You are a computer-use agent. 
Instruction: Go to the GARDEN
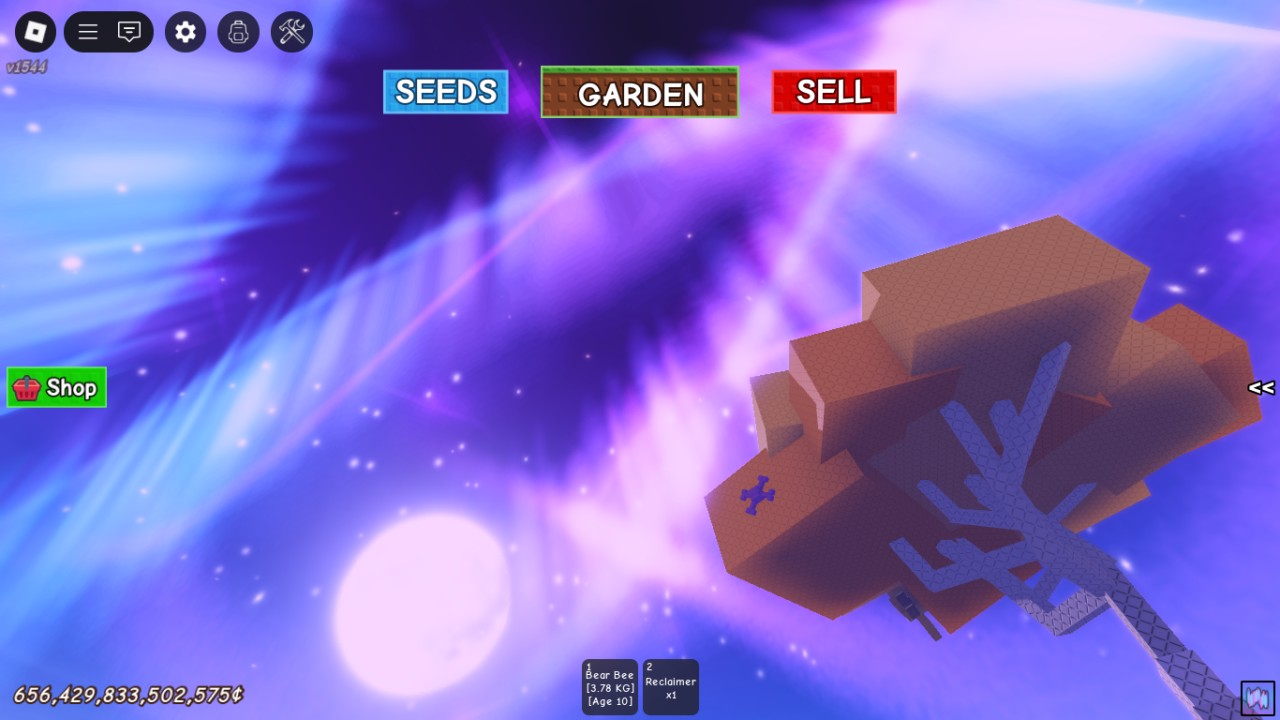[x=640, y=93]
